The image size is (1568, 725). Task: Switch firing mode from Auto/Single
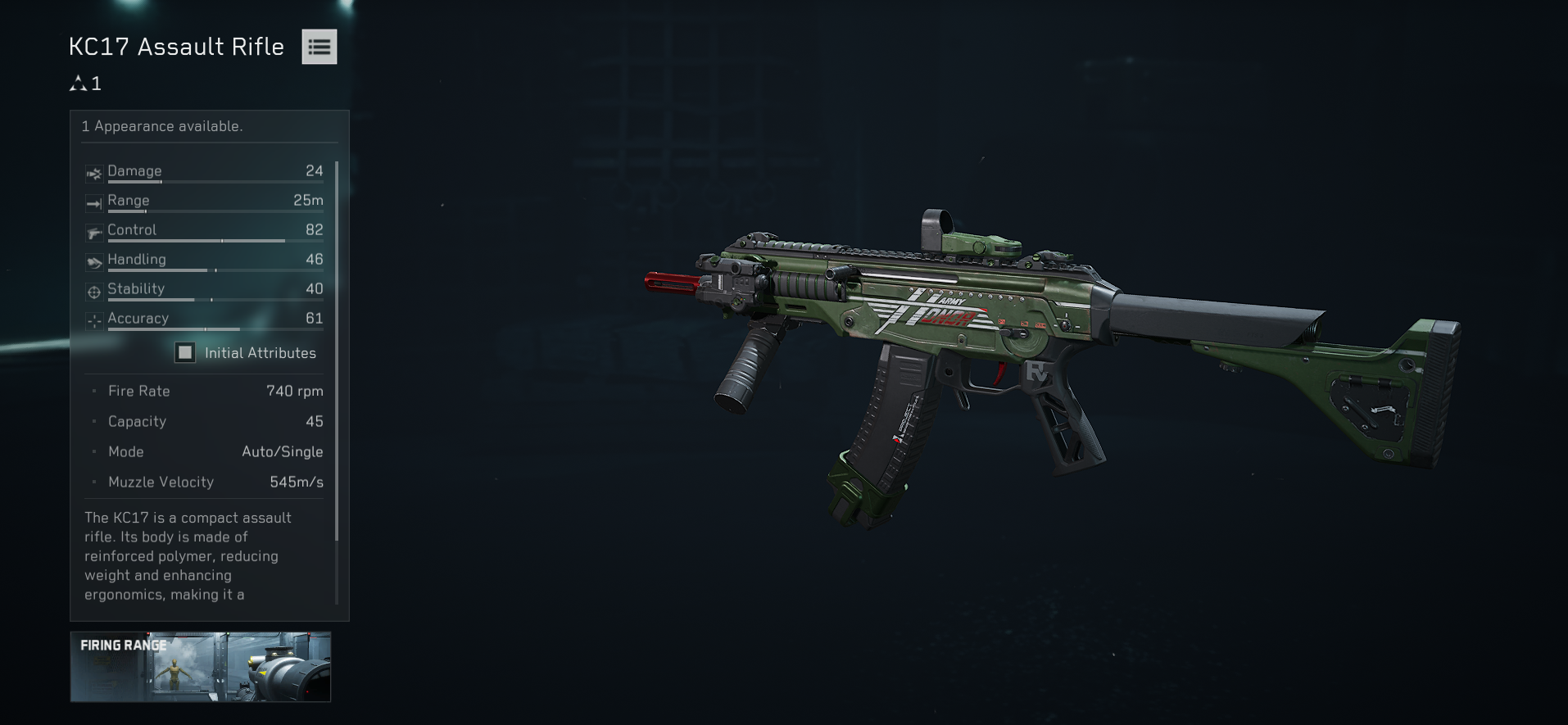pos(283,451)
